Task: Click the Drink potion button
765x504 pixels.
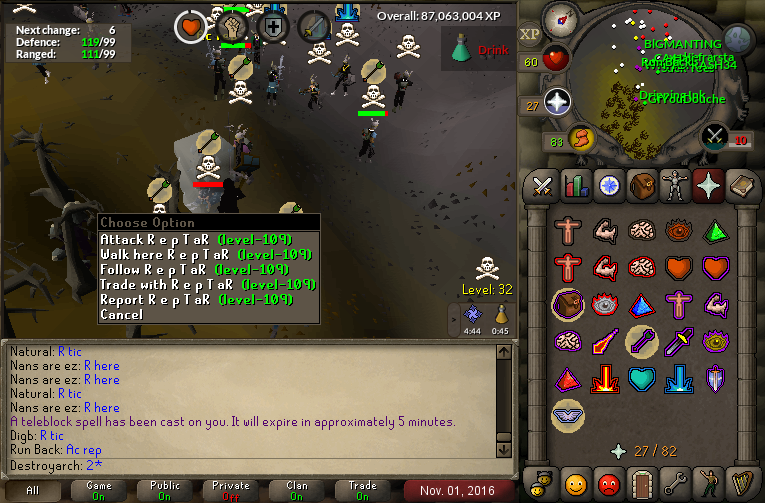Action: pos(477,48)
